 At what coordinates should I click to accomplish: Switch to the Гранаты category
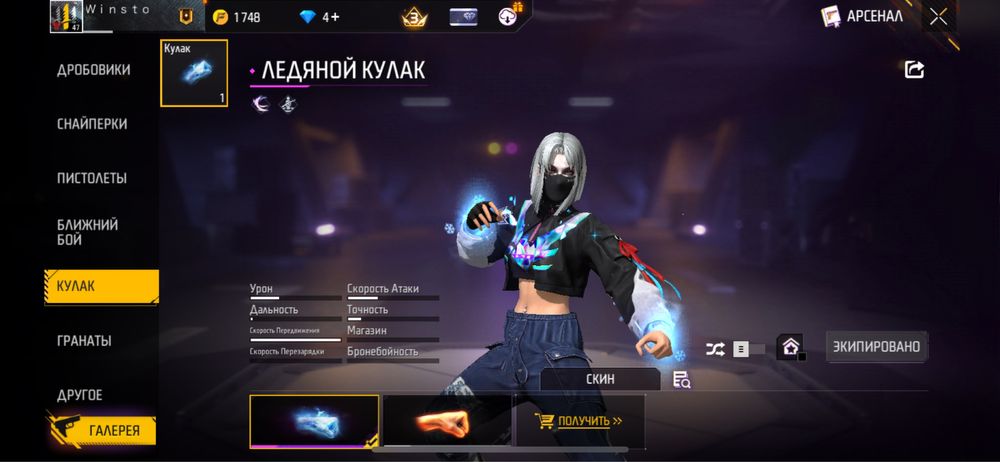tap(84, 340)
